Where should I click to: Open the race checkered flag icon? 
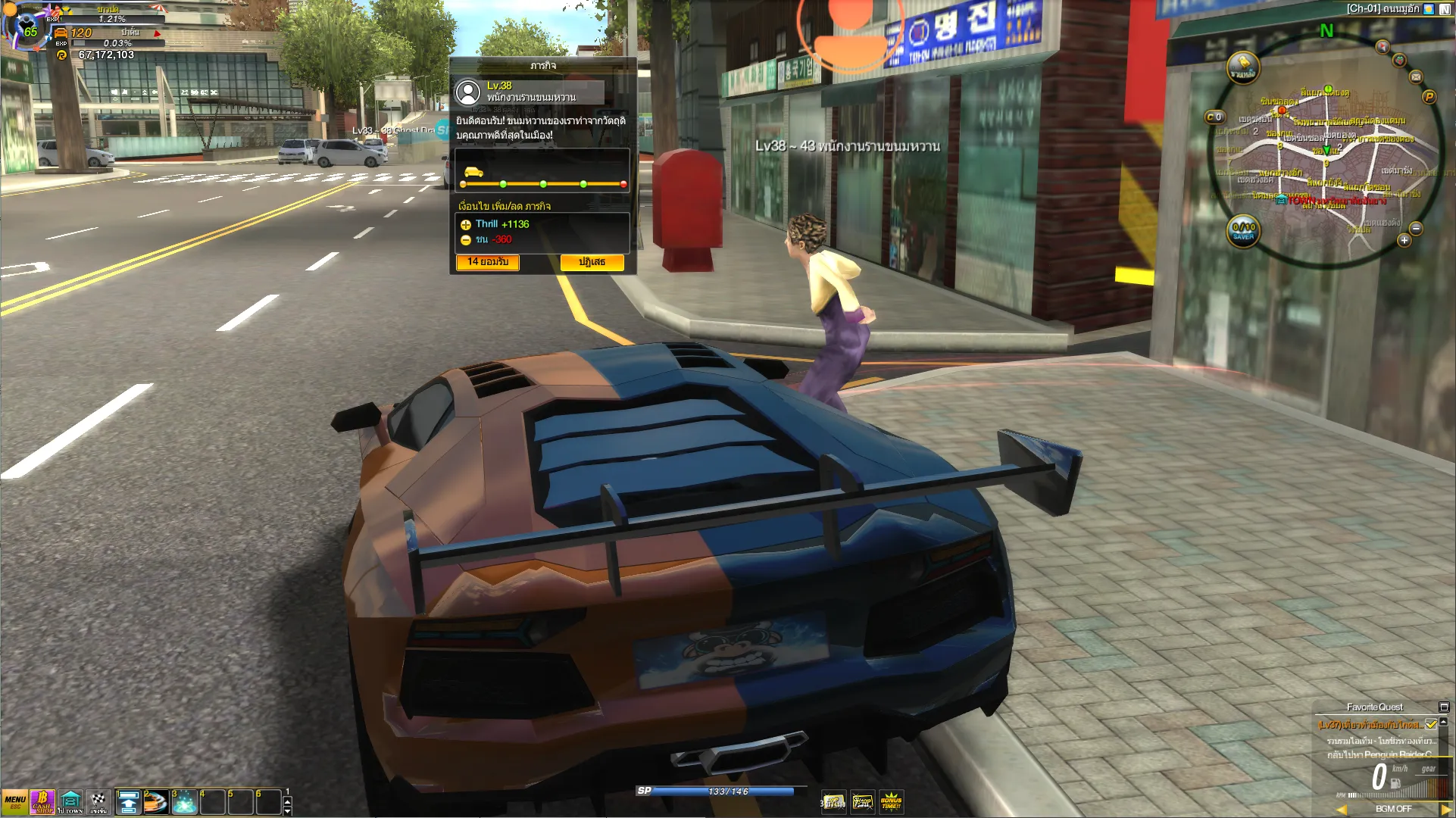click(x=98, y=802)
